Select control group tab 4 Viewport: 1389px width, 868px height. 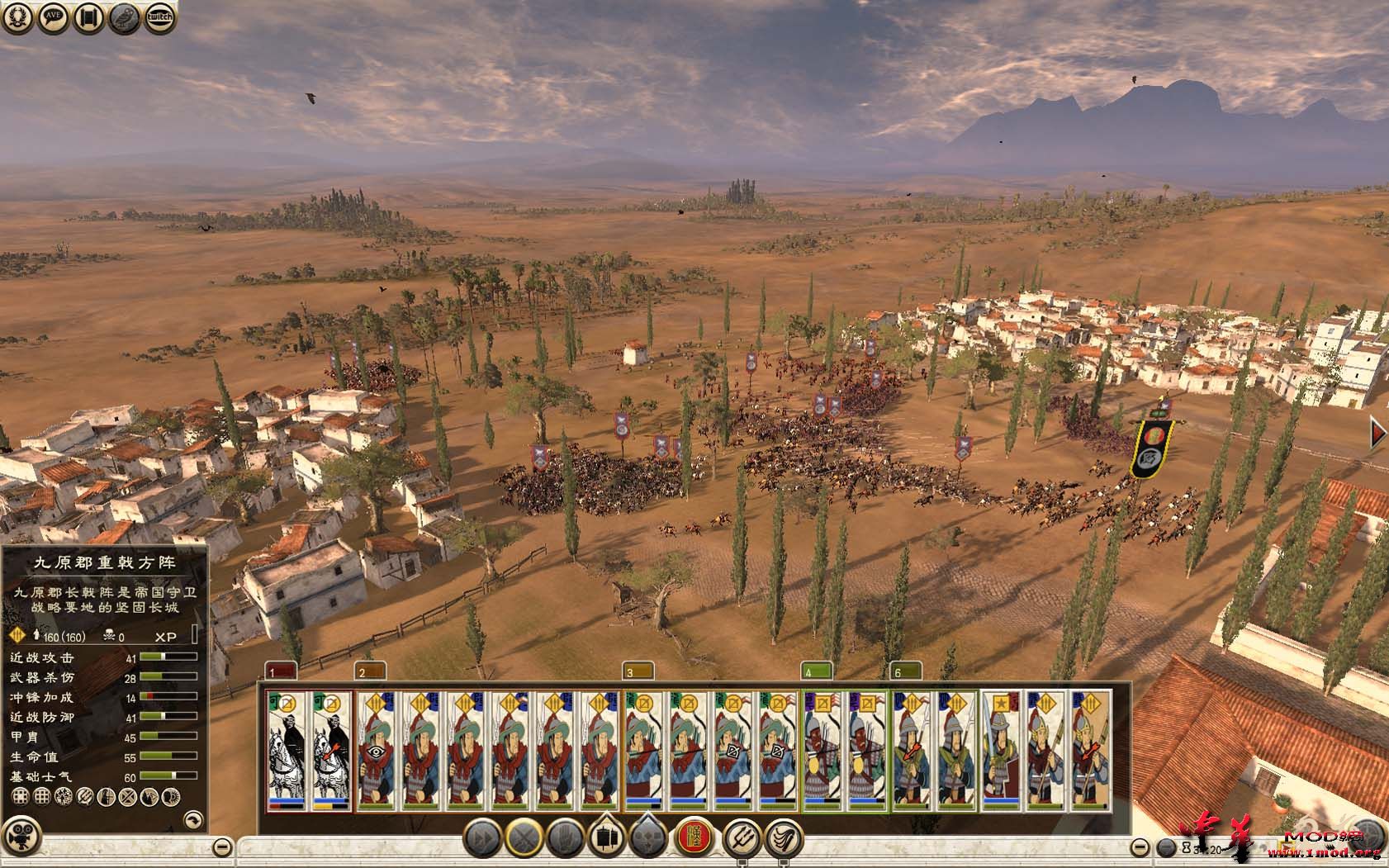[x=816, y=672]
